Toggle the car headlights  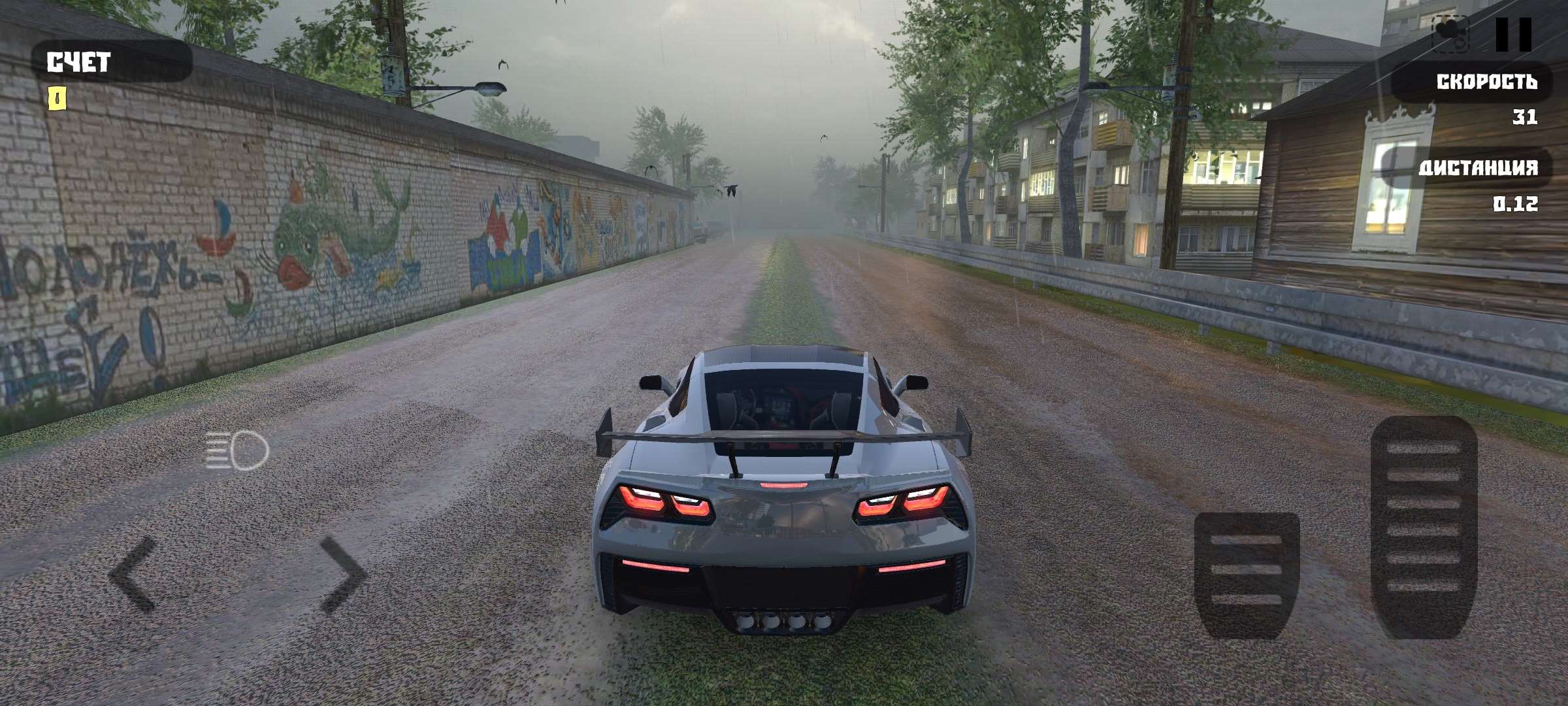[237, 450]
